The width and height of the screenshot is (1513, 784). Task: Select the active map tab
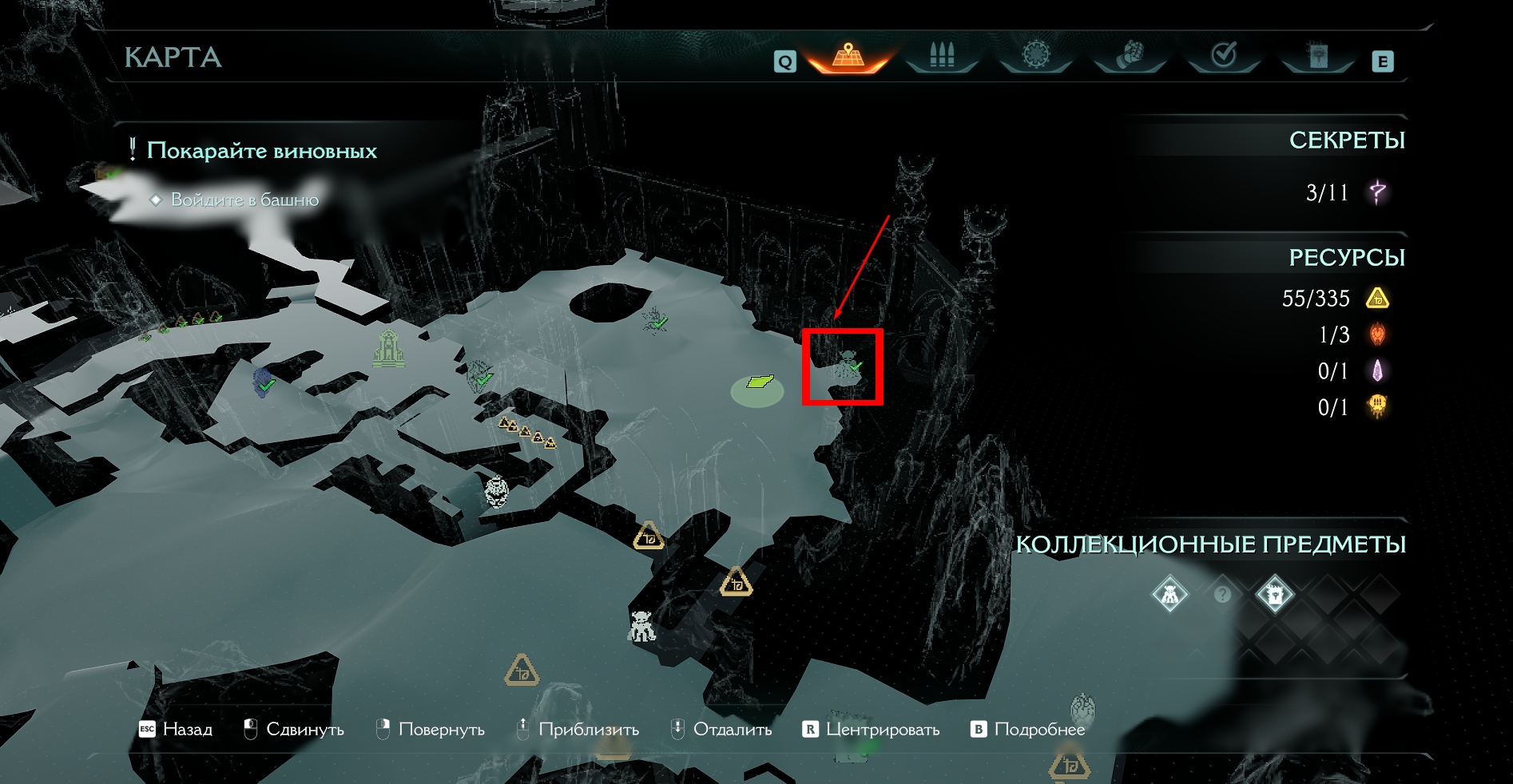point(848,56)
